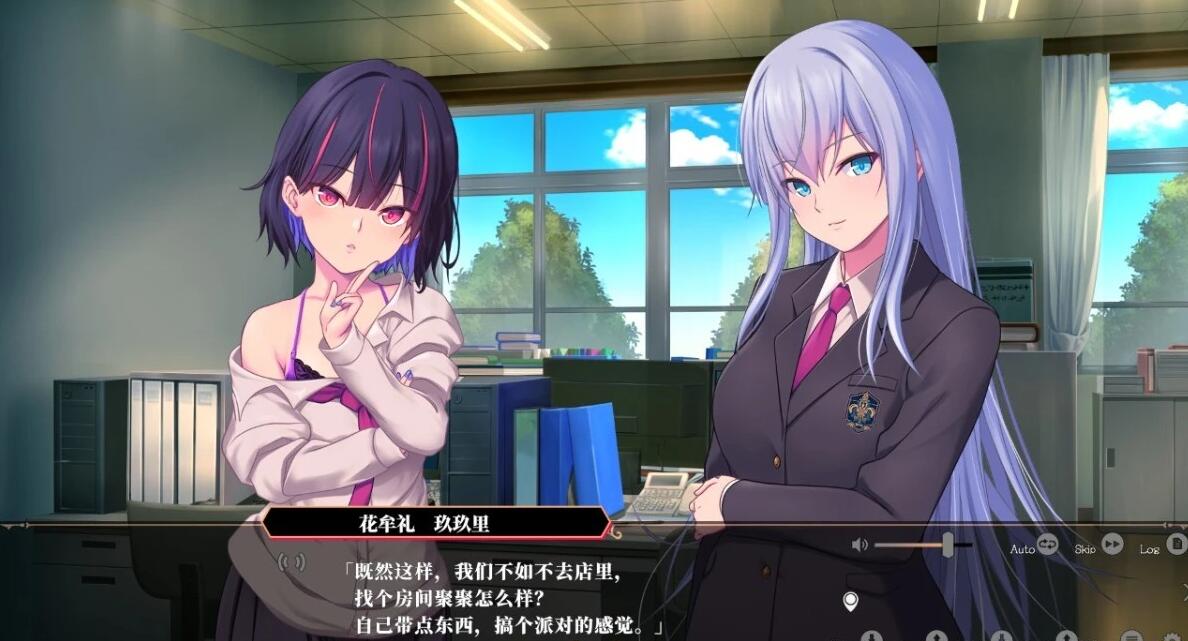Replay voice line with sound-wave icon

tap(292, 563)
